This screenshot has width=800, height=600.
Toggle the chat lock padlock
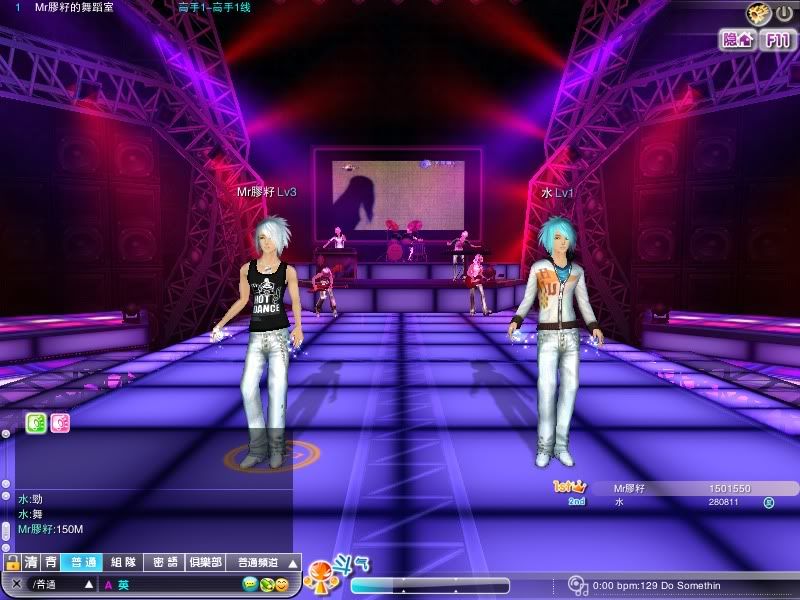(12, 563)
